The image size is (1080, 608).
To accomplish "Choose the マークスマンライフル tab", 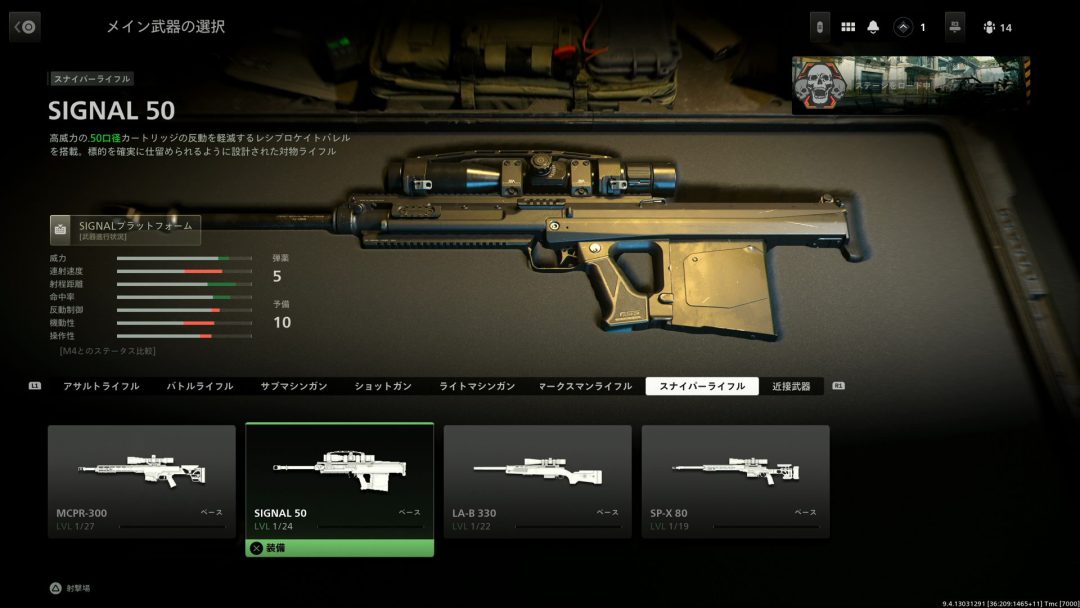I will pos(585,386).
